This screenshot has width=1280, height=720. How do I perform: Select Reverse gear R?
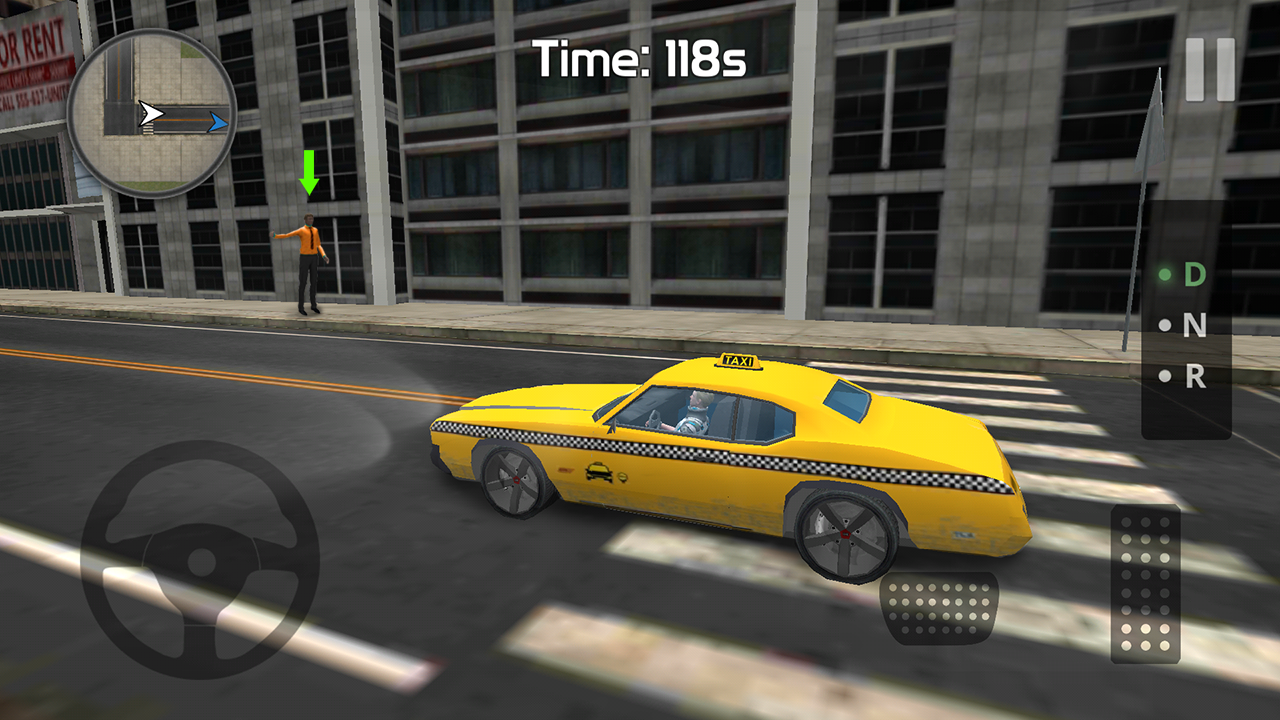click(1193, 376)
